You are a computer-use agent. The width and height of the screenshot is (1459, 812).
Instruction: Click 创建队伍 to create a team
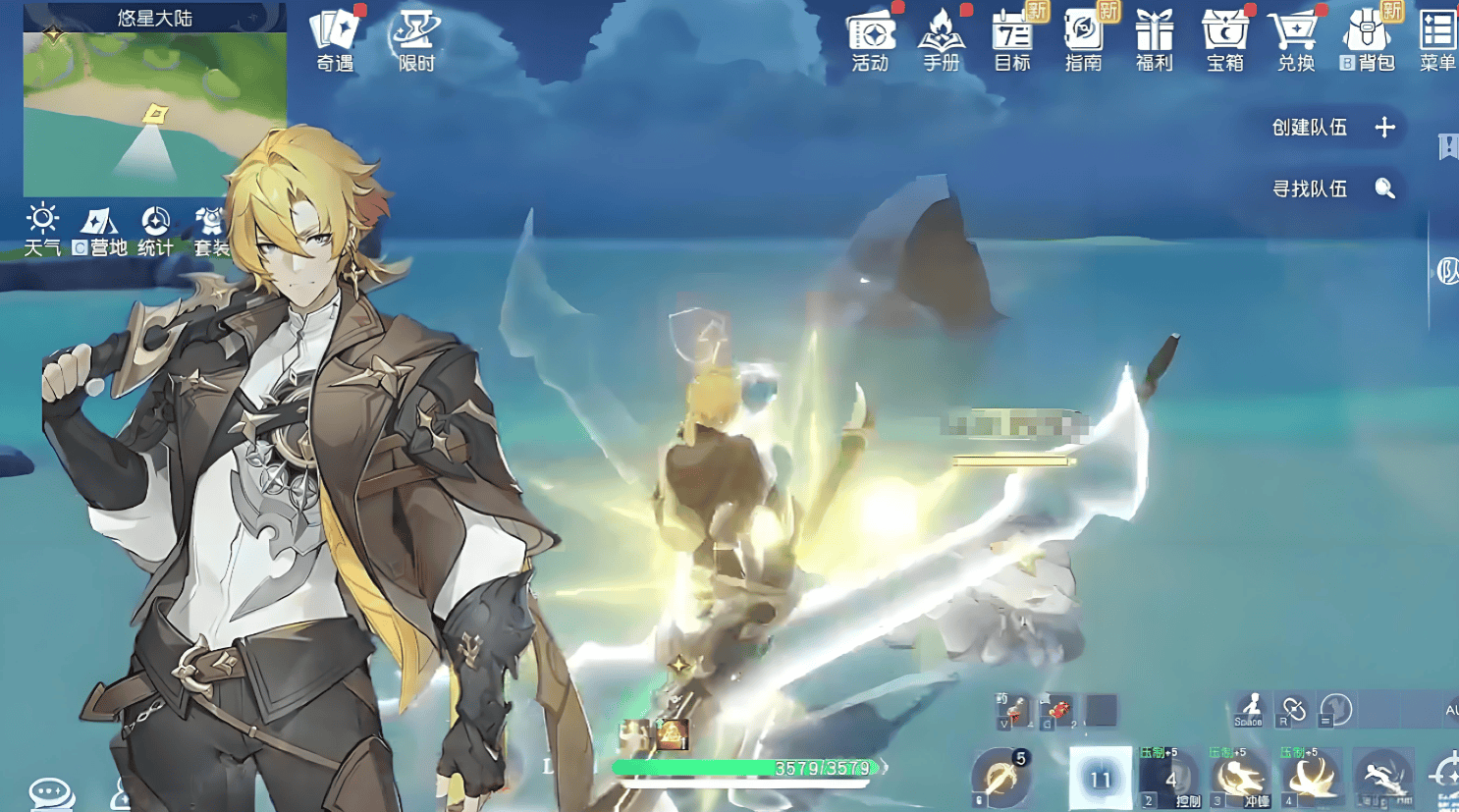click(x=1332, y=128)
